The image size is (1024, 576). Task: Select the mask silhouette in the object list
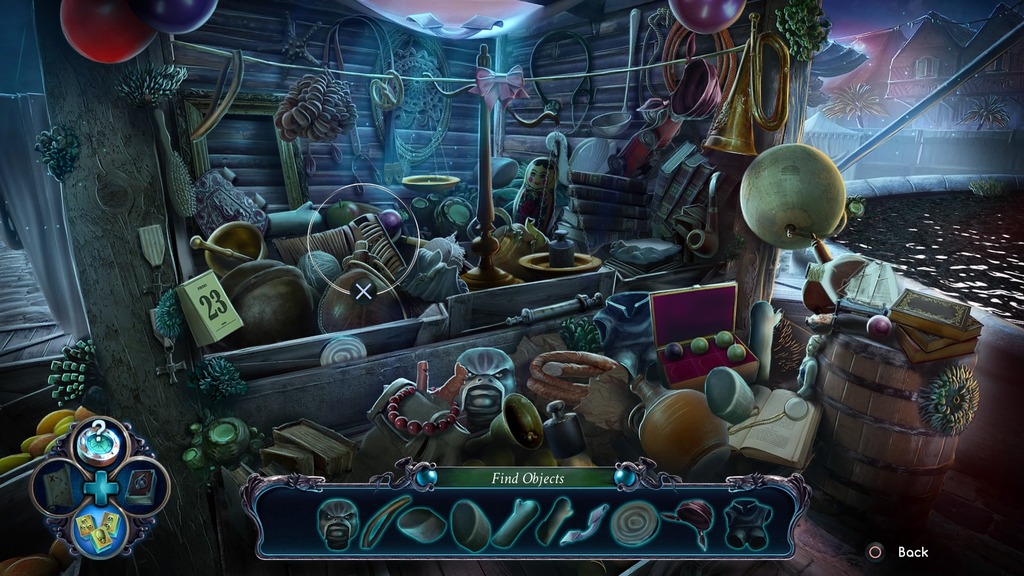coord(337,521)
